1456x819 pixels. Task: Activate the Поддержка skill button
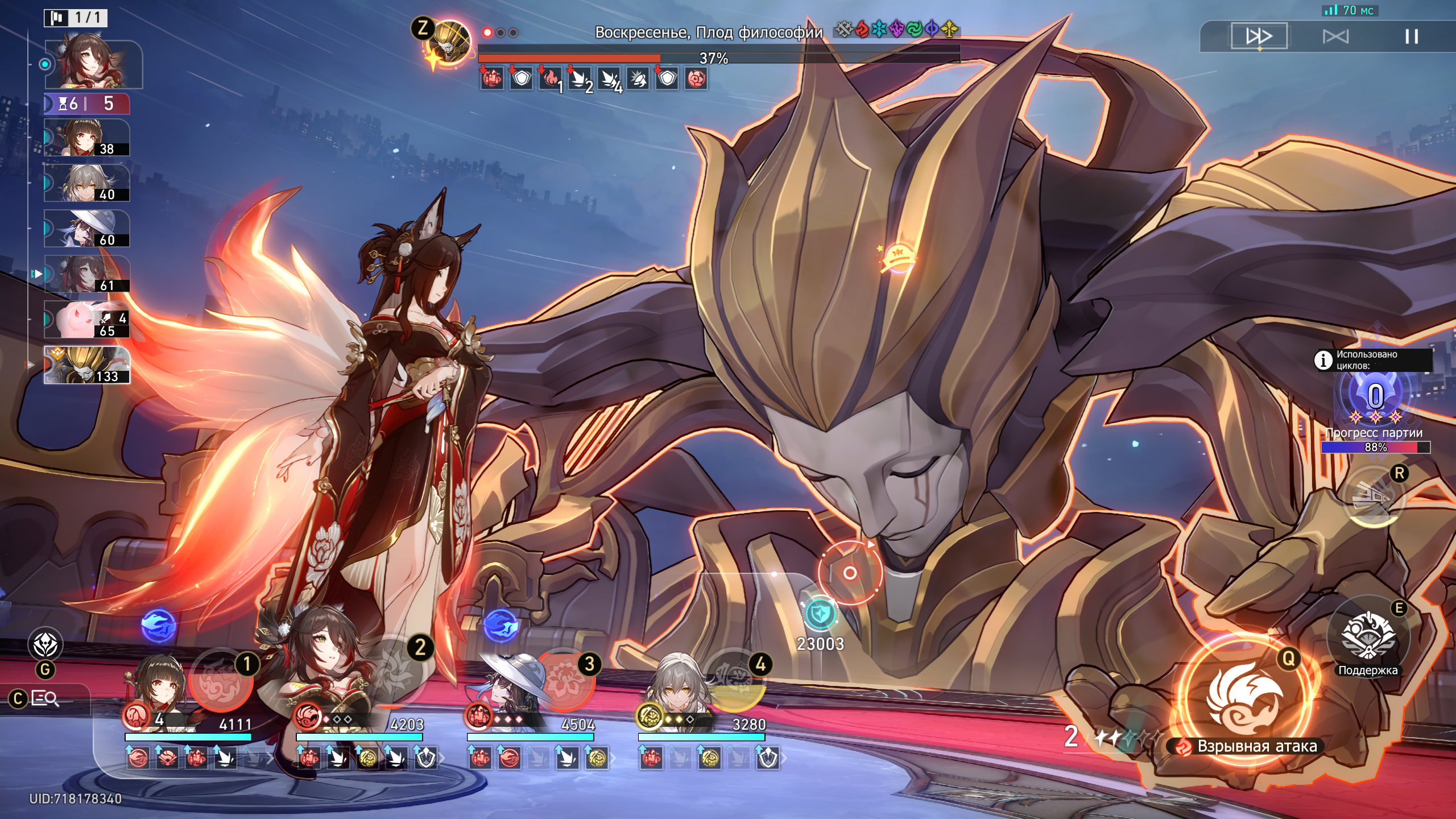pos(1368,637)
